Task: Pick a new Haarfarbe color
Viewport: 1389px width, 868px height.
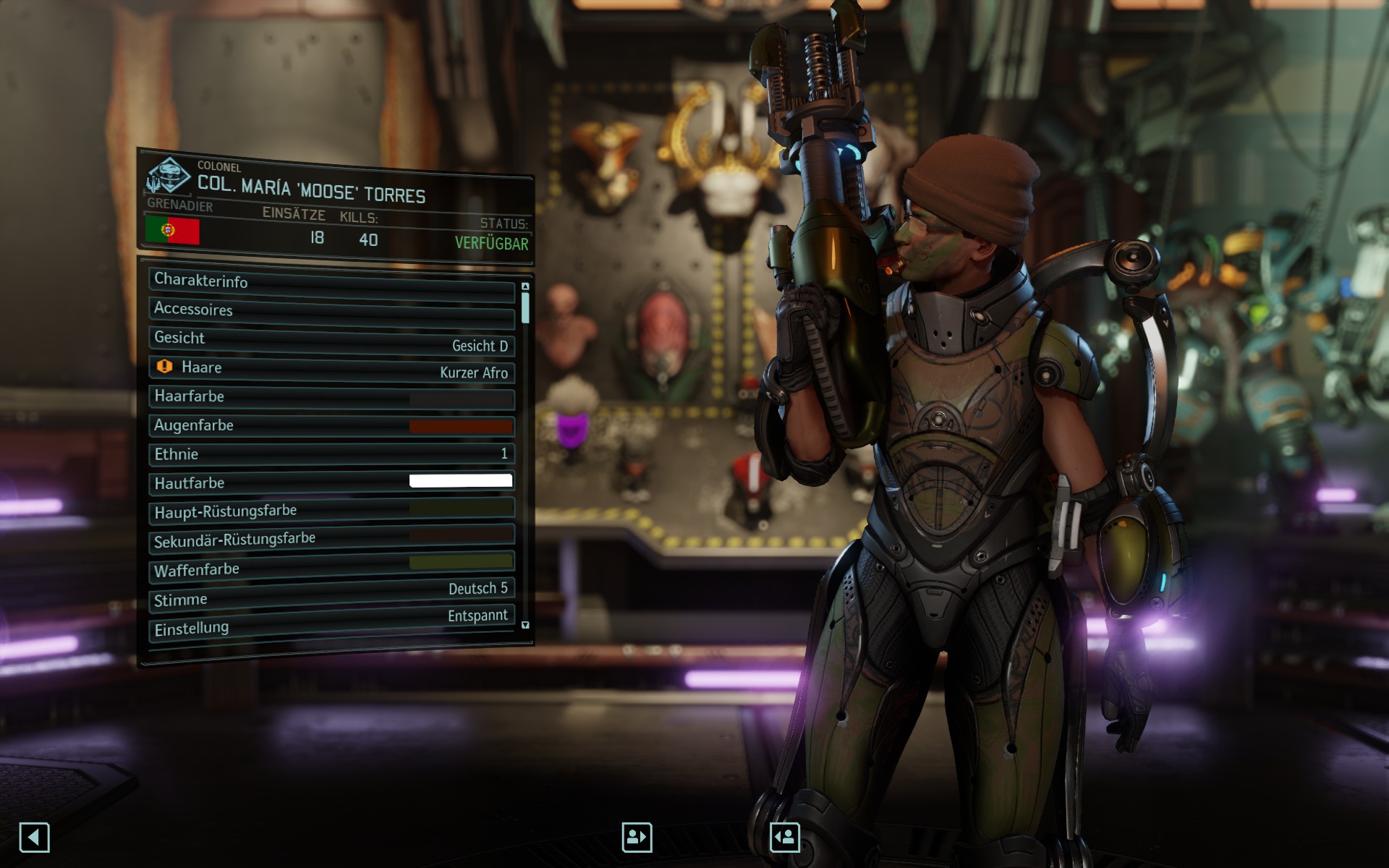Action: coord(331,398)
